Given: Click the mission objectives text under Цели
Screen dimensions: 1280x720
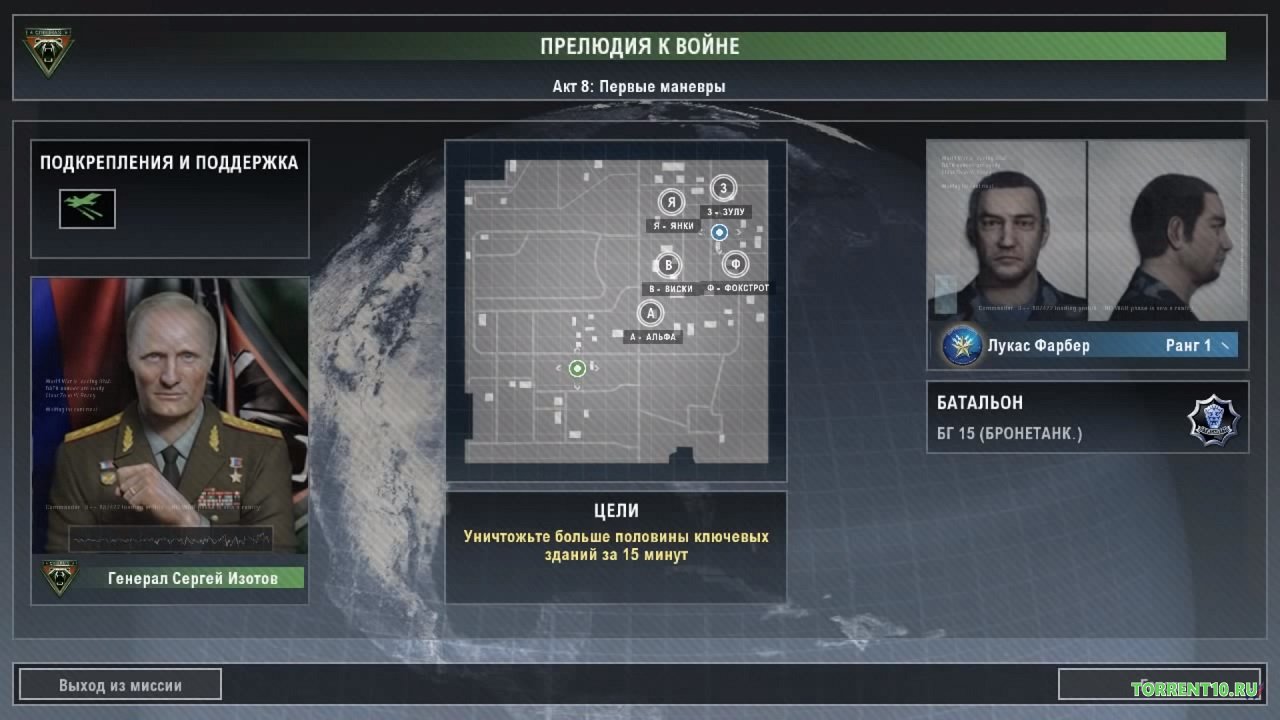Looking at the screenshot, I should click(x=616, y=545).
